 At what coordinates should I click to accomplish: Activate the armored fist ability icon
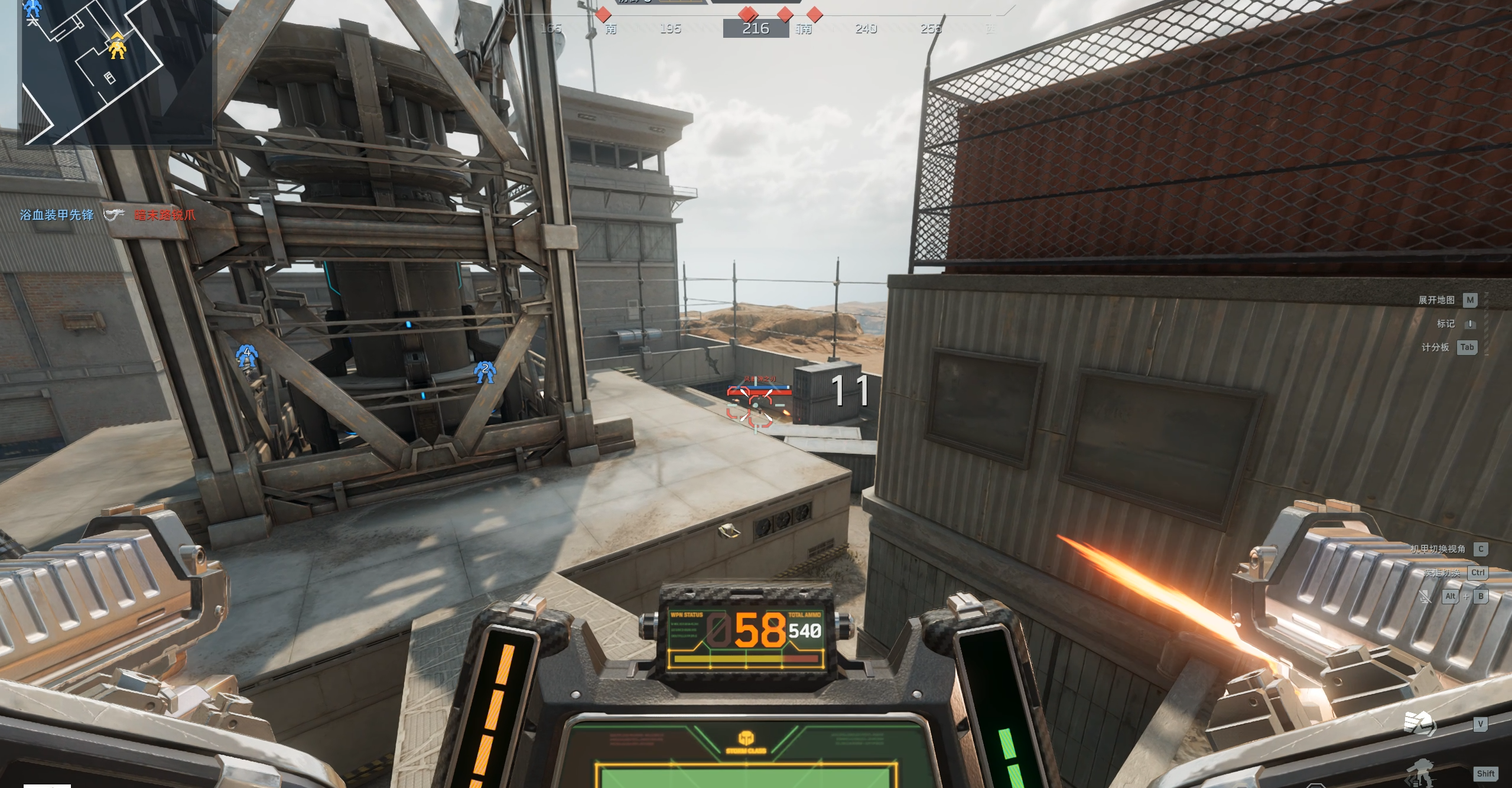tap(1419, 724)
